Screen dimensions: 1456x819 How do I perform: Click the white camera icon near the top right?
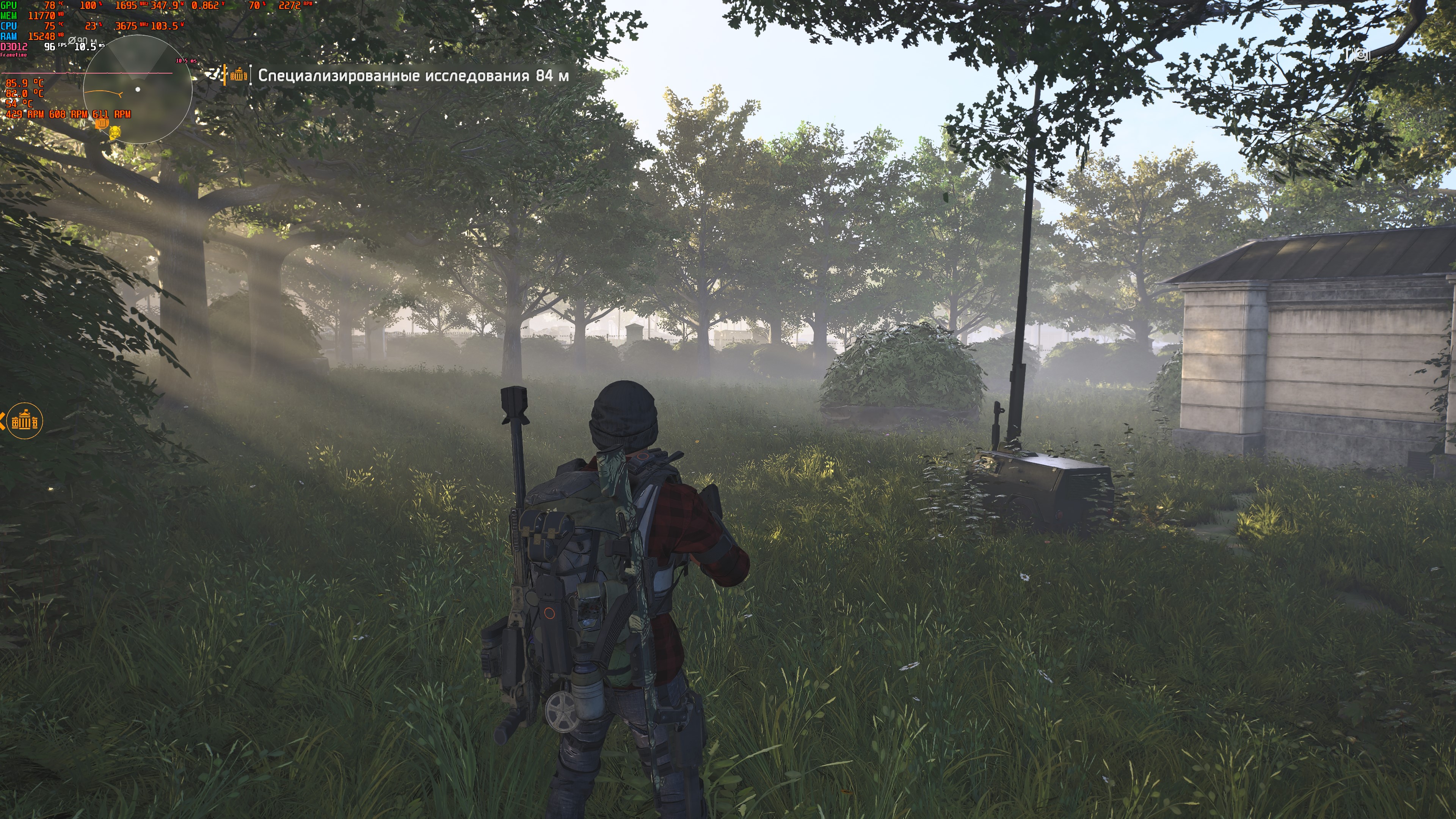click(1361, 55)
